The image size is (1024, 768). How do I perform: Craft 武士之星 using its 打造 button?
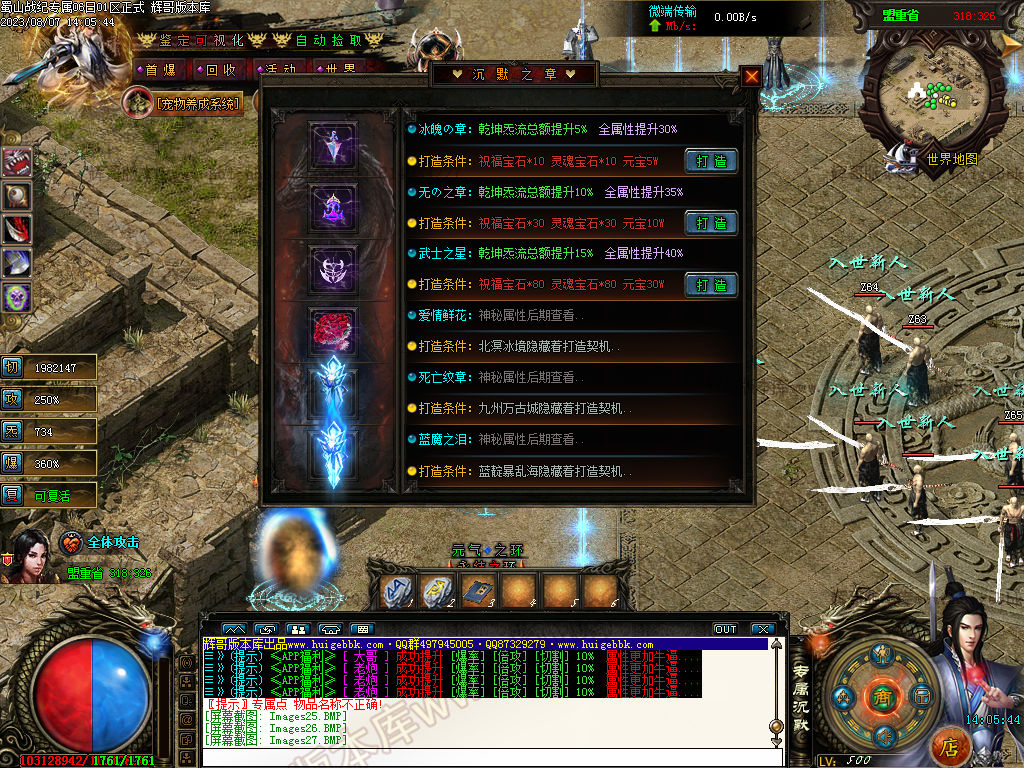pos(711,285)
